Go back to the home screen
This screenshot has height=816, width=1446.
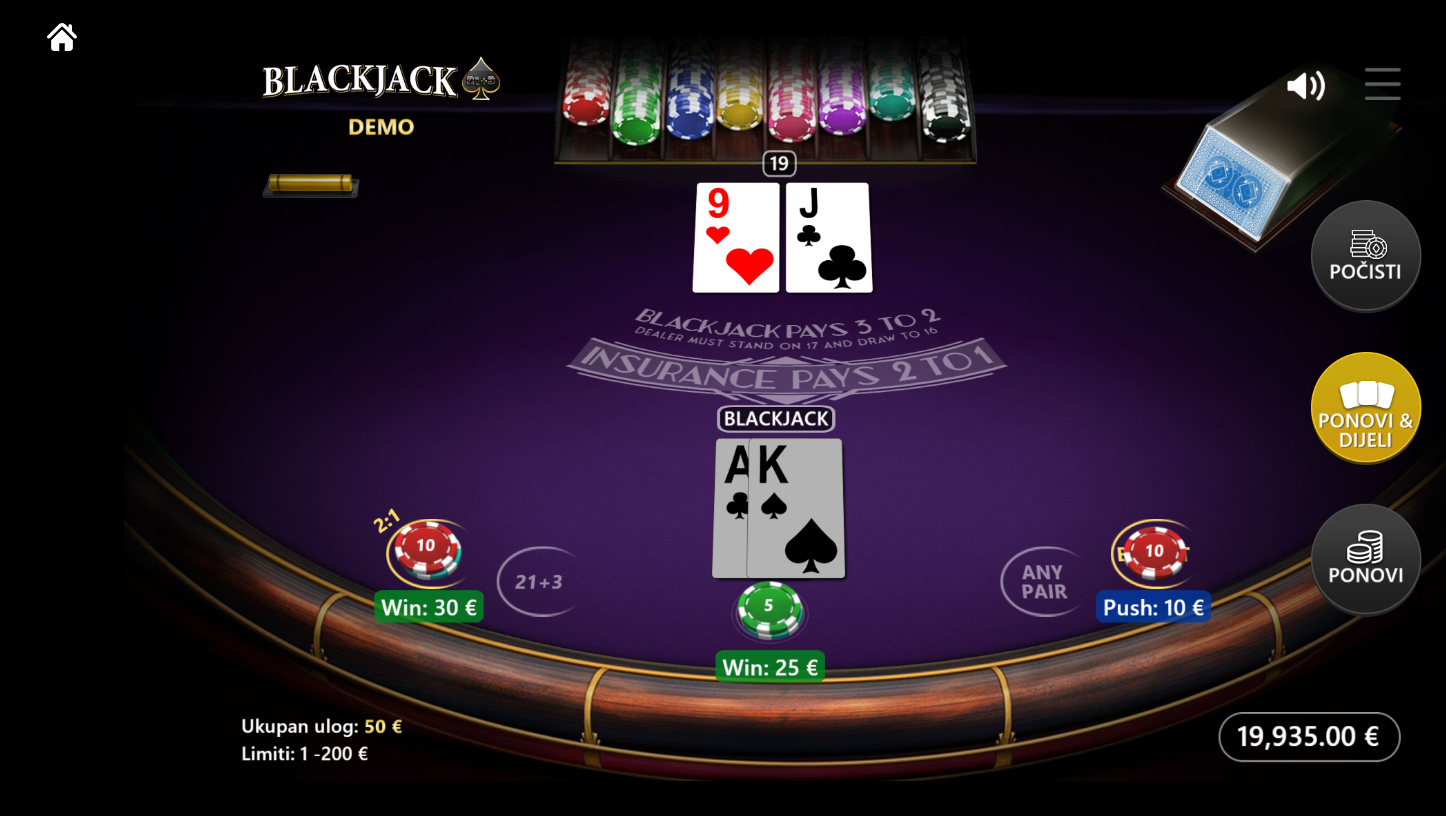coord(62,38)
